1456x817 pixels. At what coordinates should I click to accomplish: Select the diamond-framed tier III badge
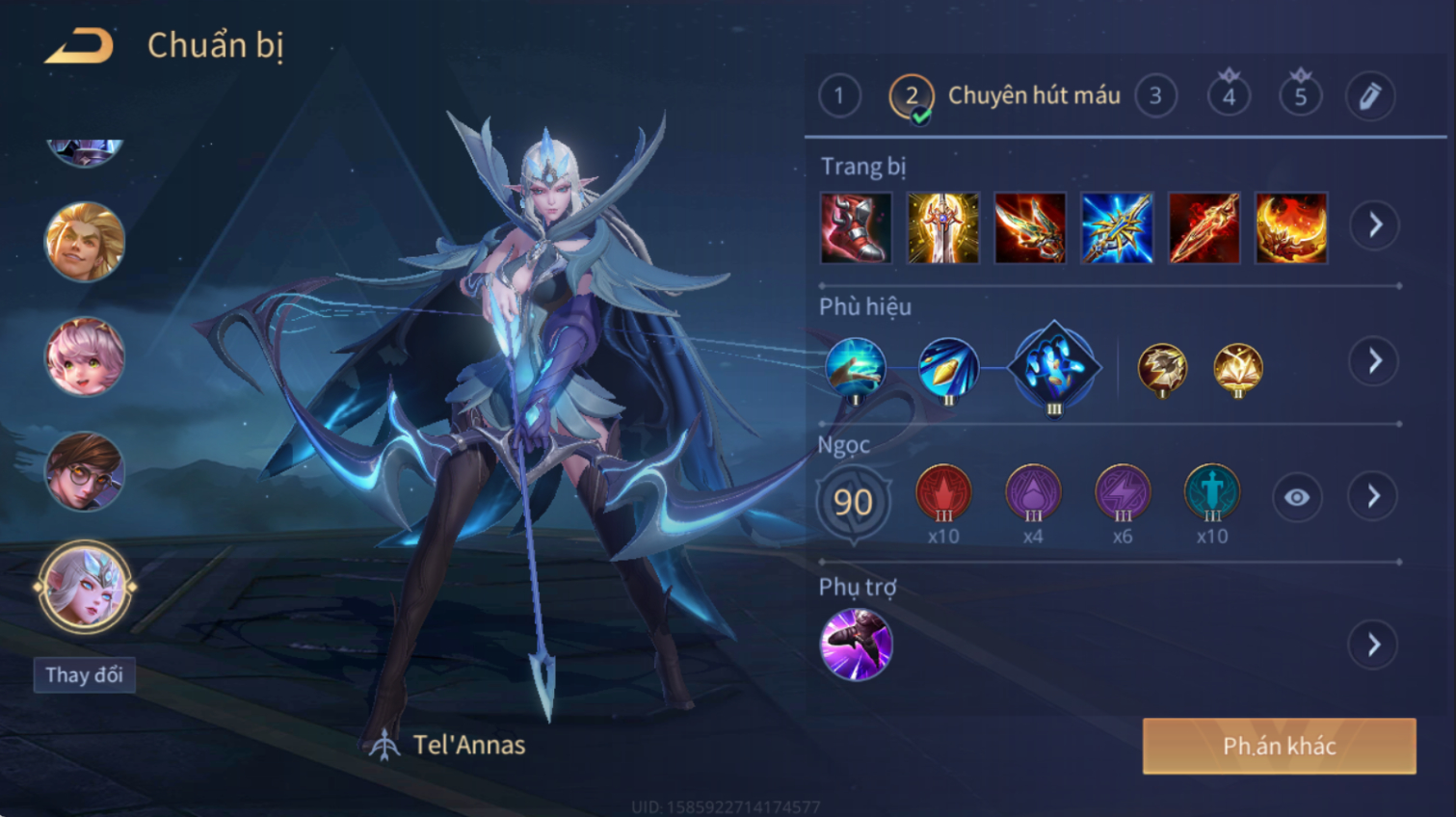point(1054,367)
